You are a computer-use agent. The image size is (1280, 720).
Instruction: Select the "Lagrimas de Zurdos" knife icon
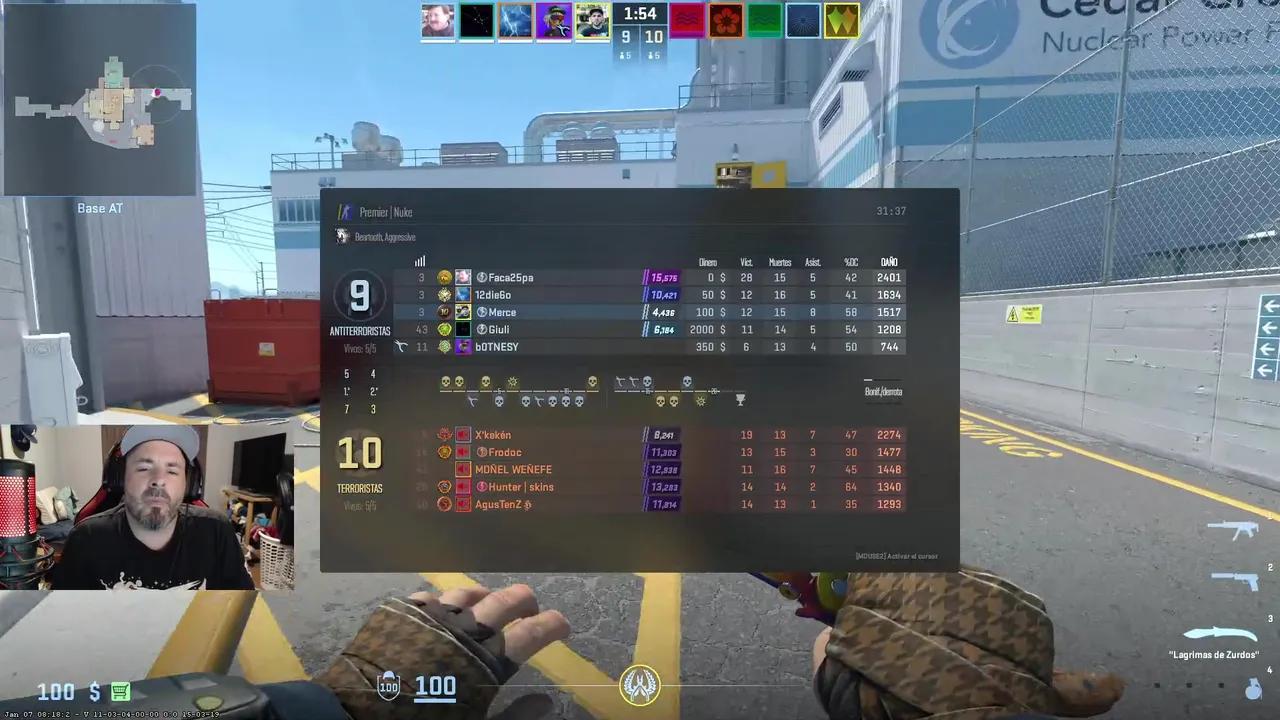coord(1220,634)
